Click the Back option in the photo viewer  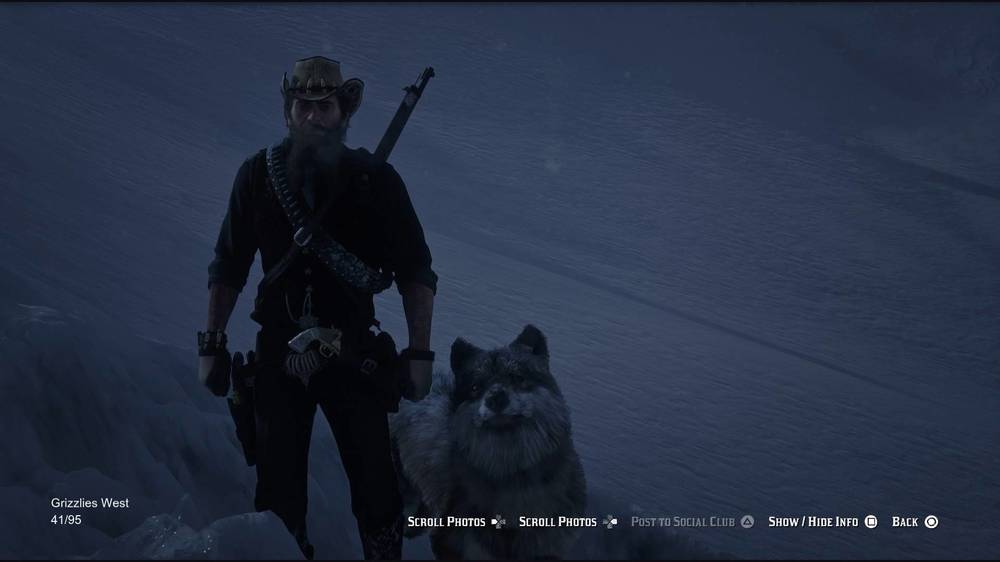pyautogui.click(x=914, y=522)
